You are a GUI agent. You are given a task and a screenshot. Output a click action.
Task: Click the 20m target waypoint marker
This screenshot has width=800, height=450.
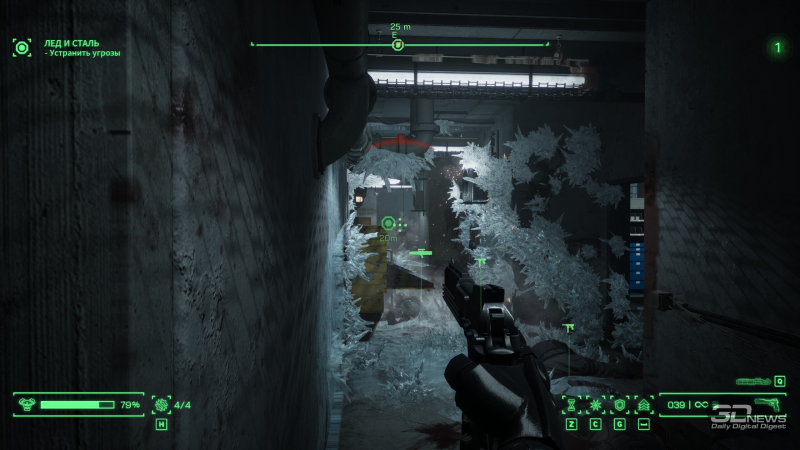389,222
